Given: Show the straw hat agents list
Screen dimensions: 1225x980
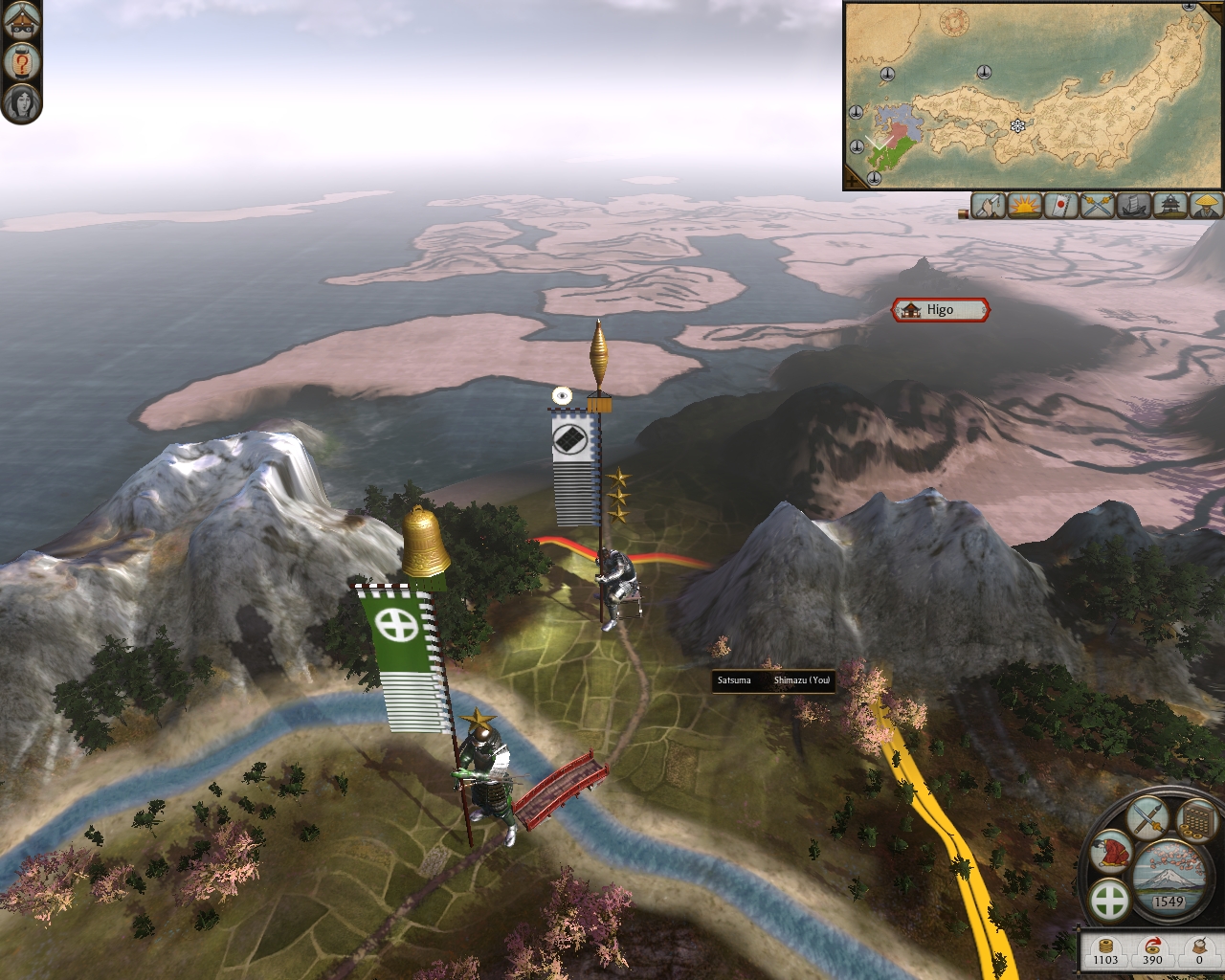Looking at the screenshot, I should [x=1207, y=205].
